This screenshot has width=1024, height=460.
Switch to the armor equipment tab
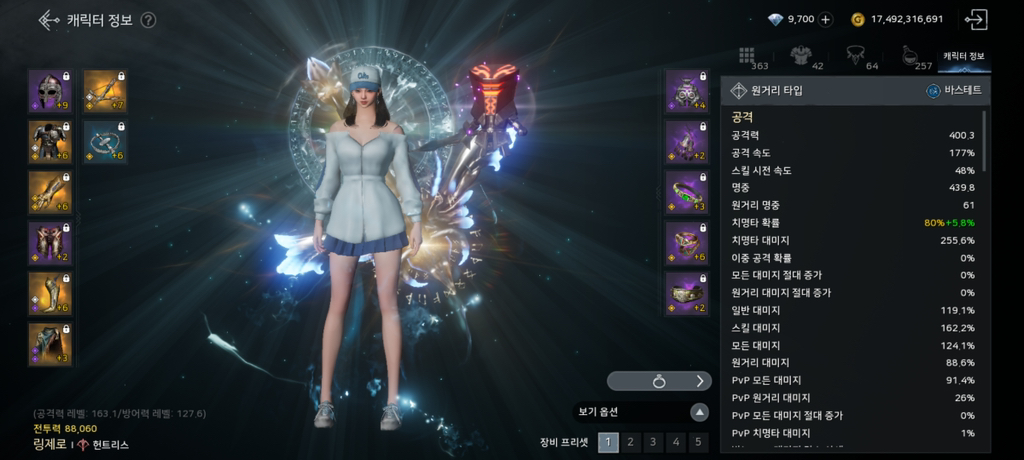click(800, 56)
